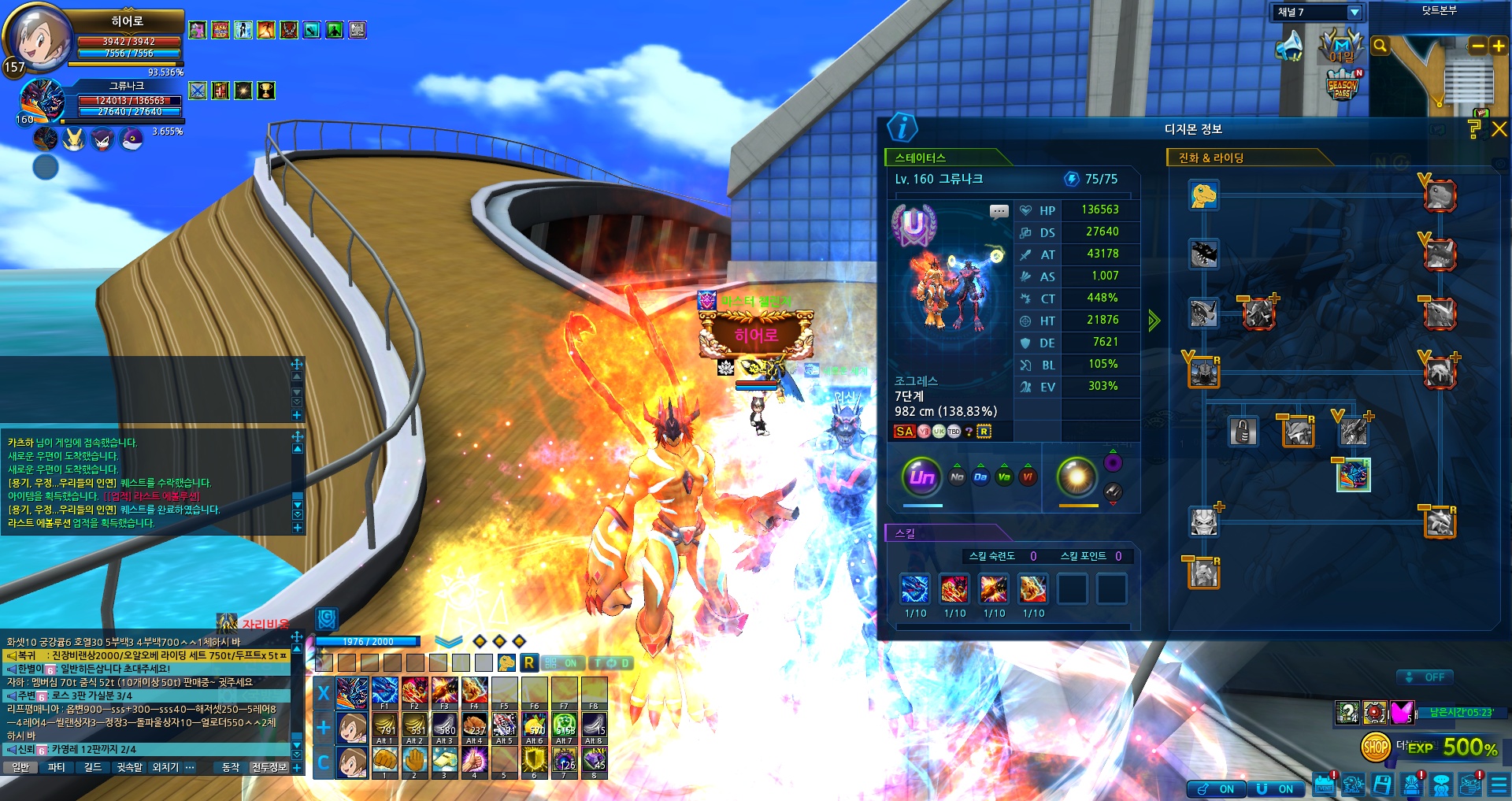Use the Alt 1 banana item slot

pos(384,726)
